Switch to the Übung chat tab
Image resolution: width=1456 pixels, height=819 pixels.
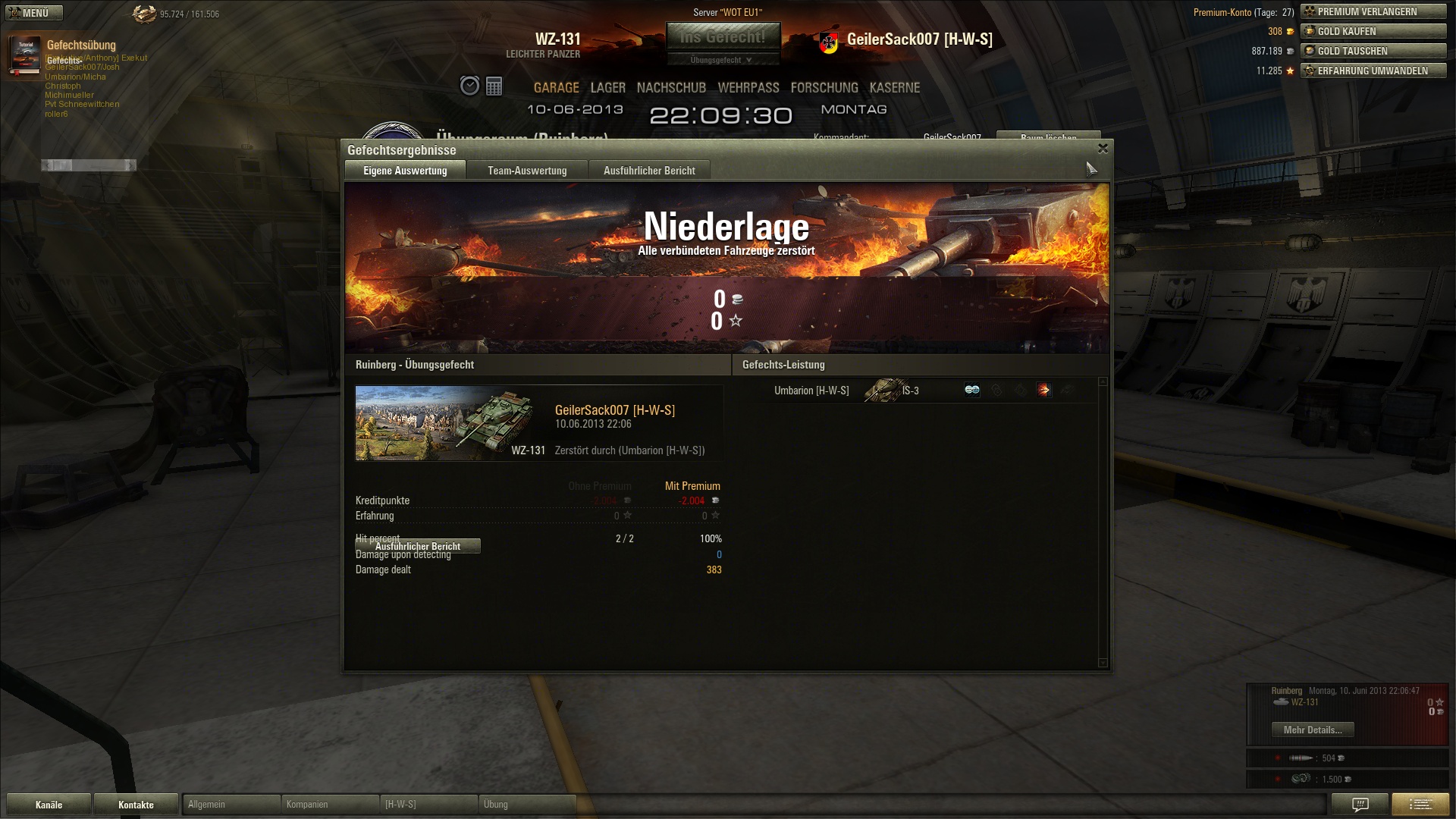pos(526,805)
